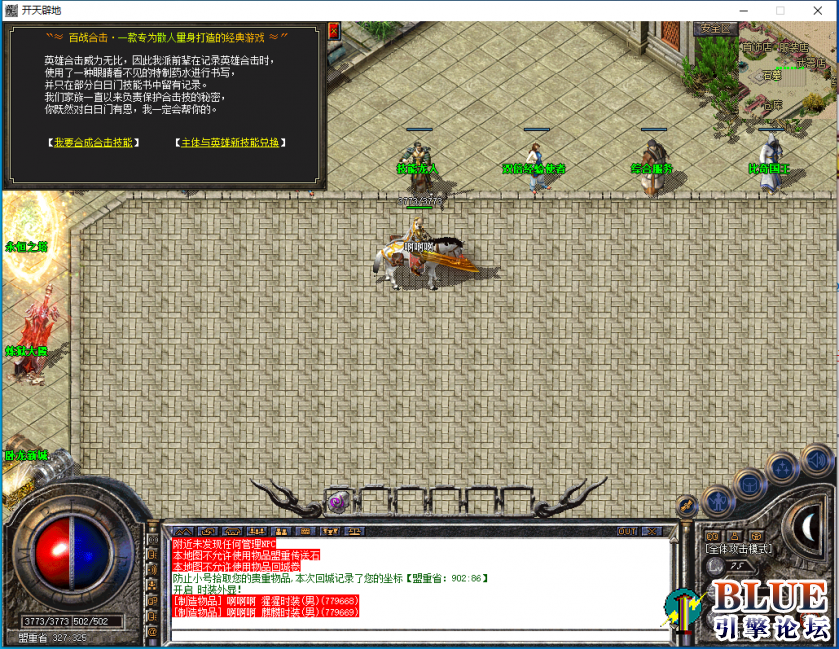839x649 pixels.
Task: Click the OUT button above the chat
Action: (627, 531)
